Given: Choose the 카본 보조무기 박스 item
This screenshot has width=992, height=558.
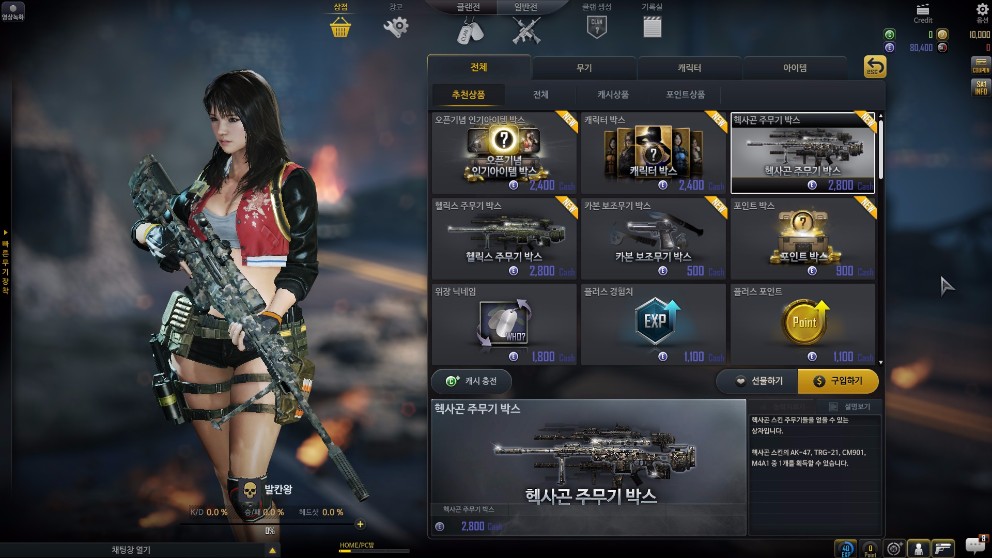Looking at the screenshot, I should tap(653, 238).
